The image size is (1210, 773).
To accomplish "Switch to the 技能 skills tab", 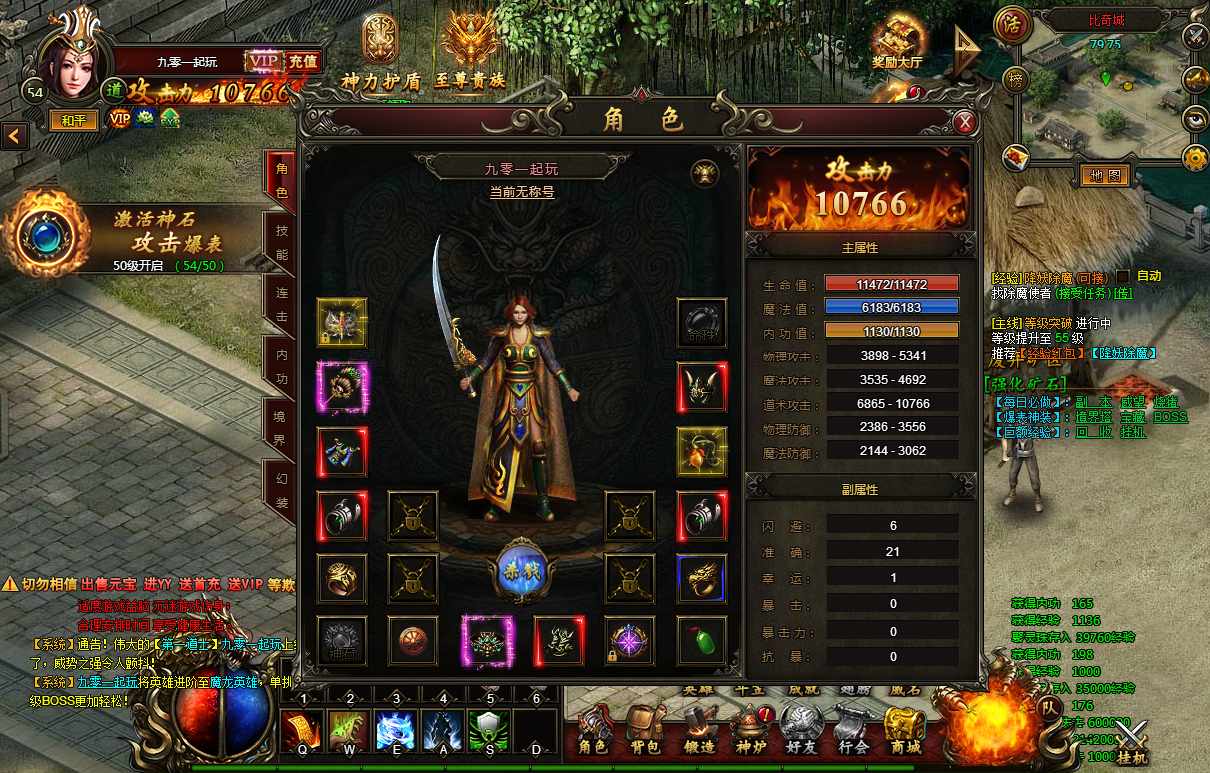I will tap(282, 242).
